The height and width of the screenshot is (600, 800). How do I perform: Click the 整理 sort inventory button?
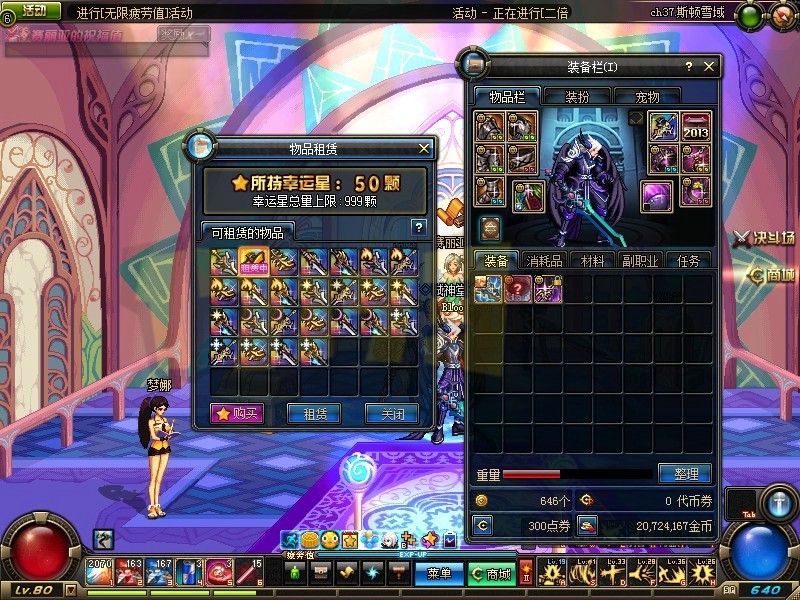coord(685,473)
